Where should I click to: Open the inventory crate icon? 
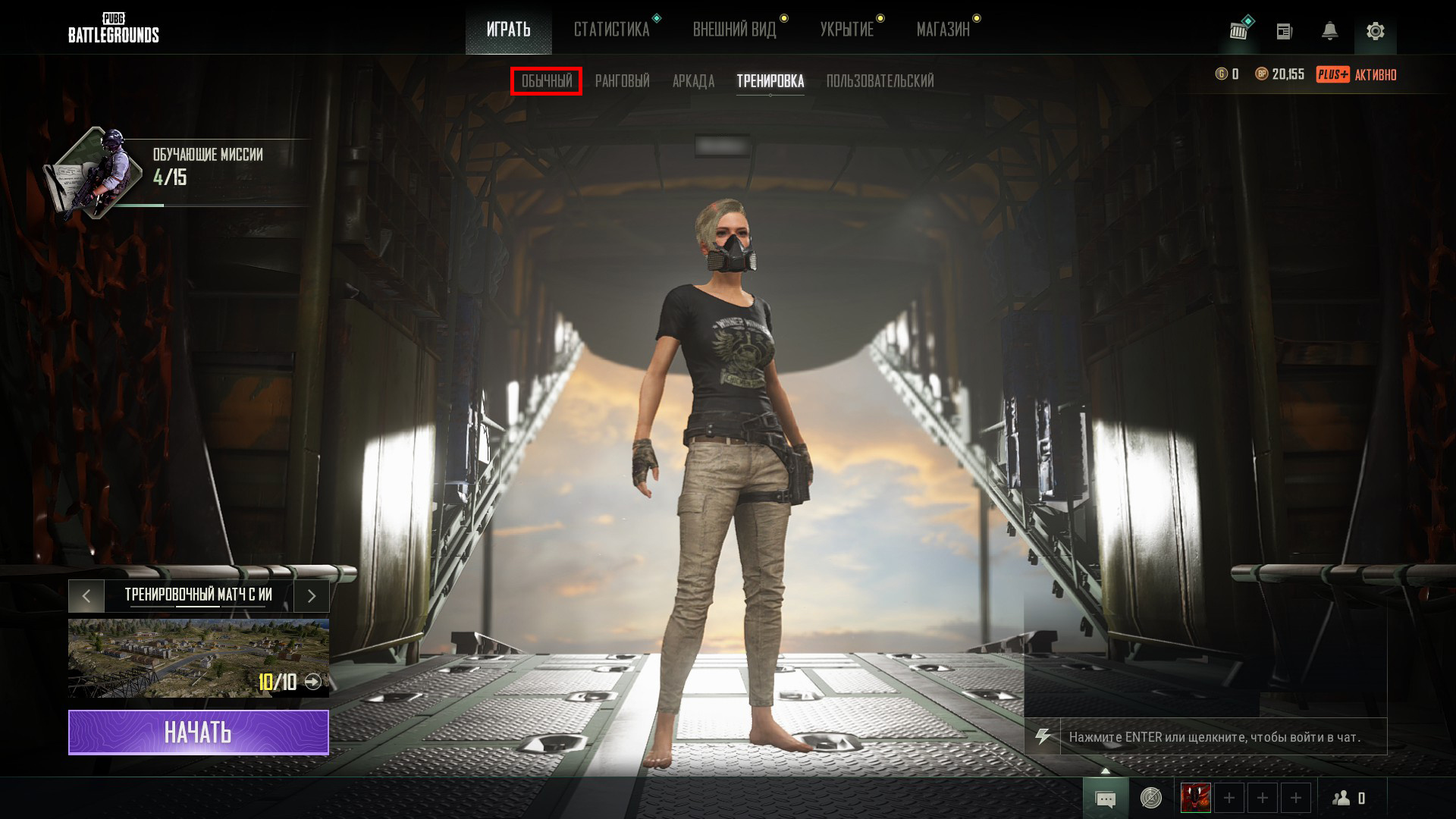click(1238, 29)
